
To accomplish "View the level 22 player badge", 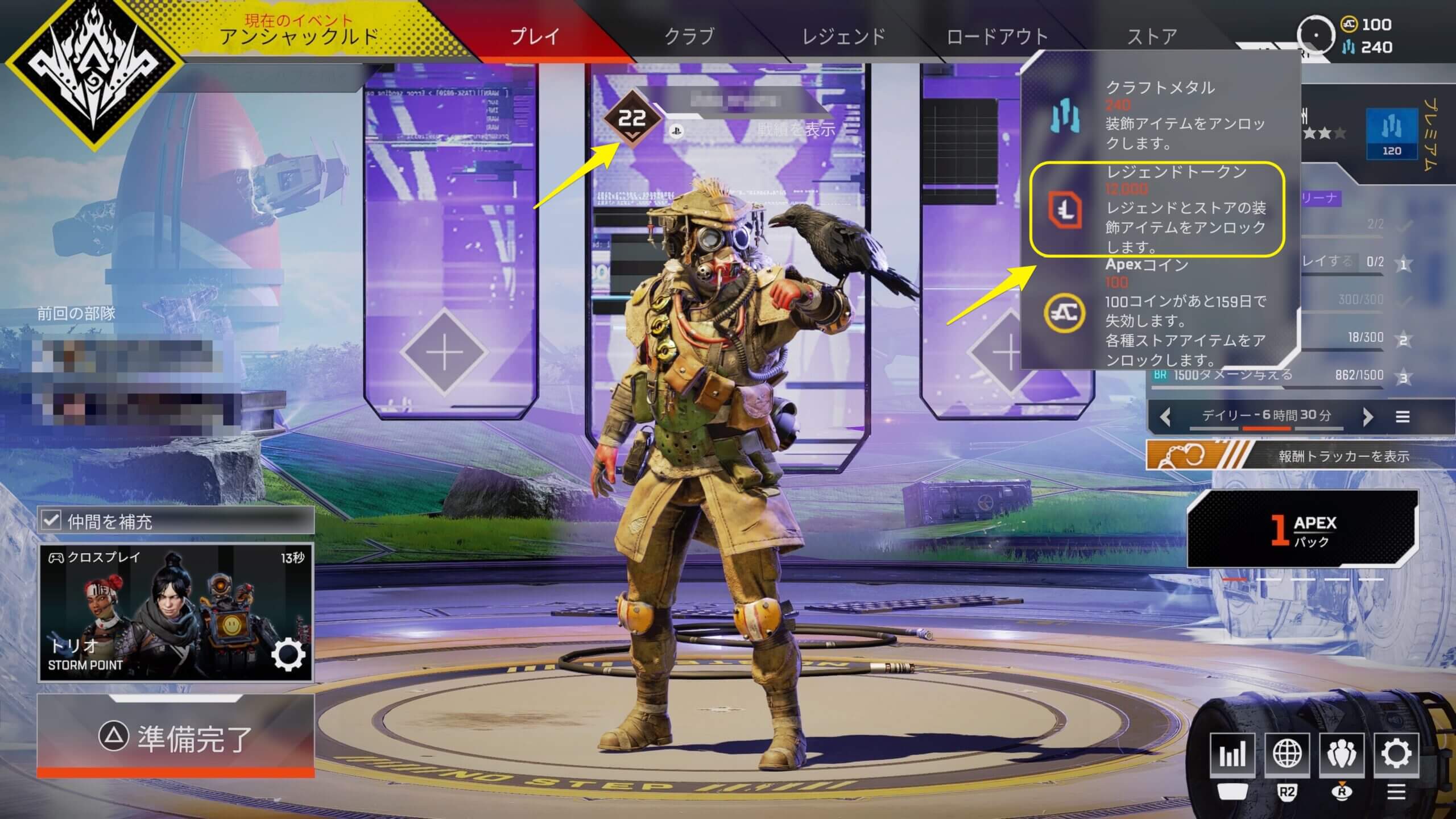I will point(632,120).
